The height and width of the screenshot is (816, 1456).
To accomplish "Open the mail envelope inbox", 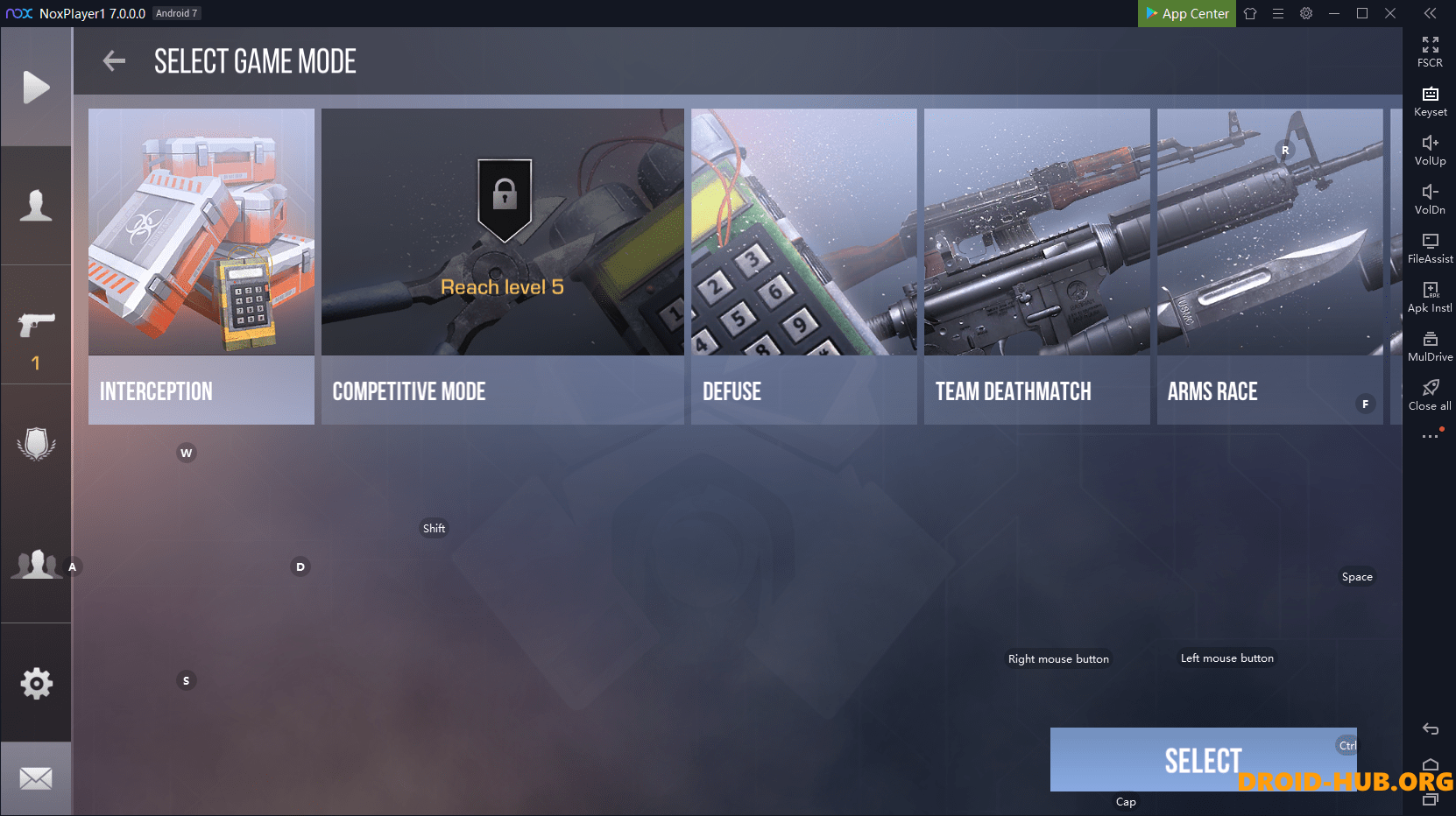I will pyautogui.click(x=36, y=778).
